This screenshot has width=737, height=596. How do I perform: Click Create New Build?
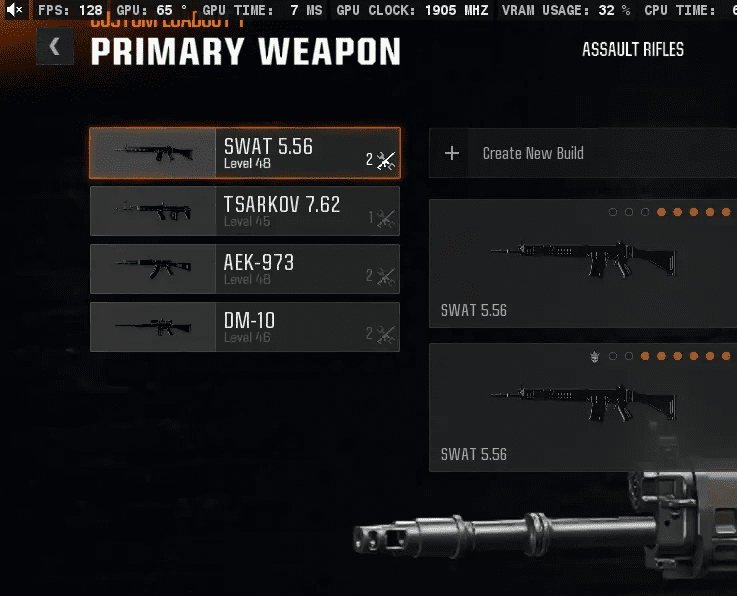click(x=532, y=153)
